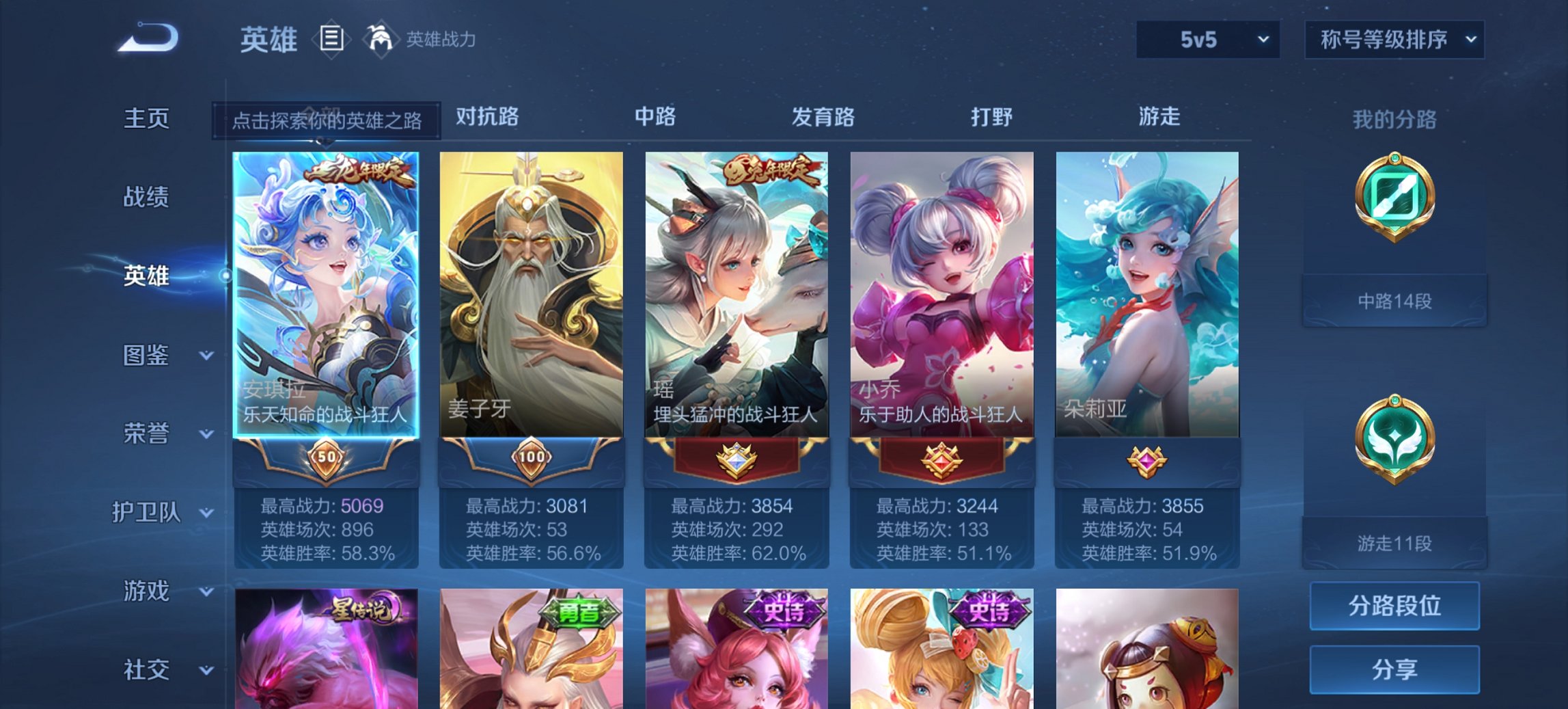
Task: Click the 分享 share button
Action: point(1394,668)
